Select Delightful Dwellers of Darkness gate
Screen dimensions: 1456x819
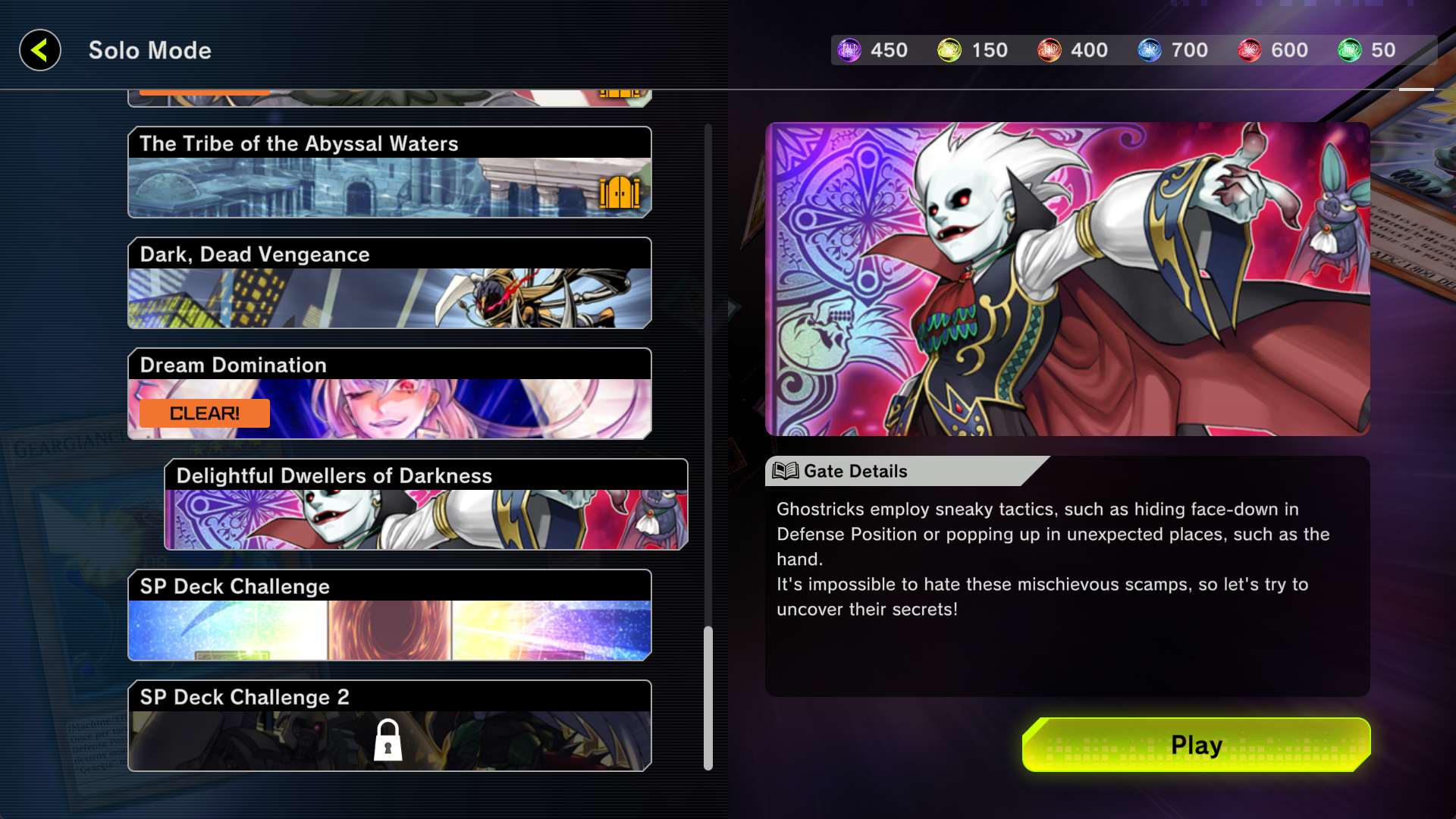425,505
